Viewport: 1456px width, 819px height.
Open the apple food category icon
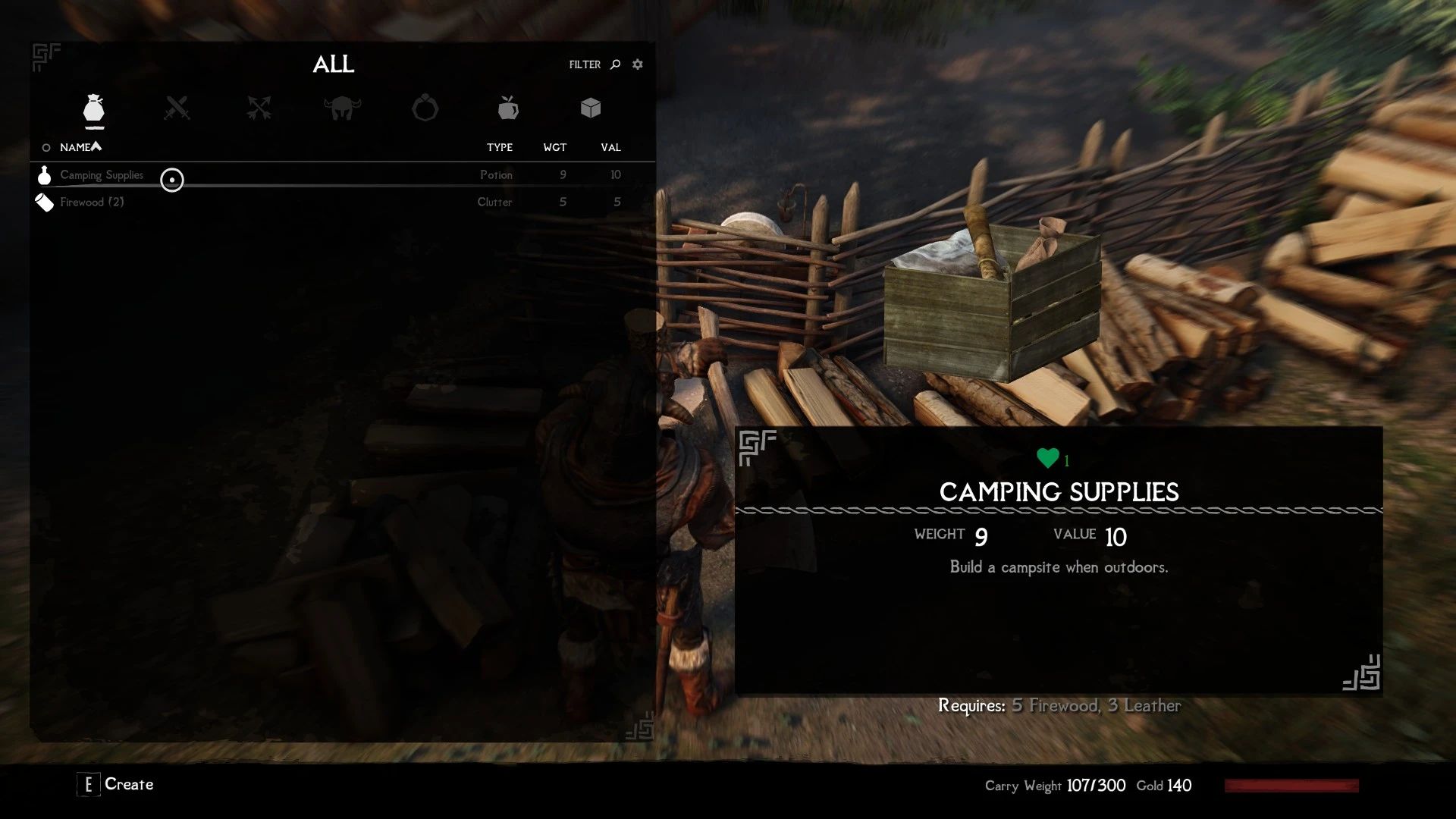pos(507,108)
